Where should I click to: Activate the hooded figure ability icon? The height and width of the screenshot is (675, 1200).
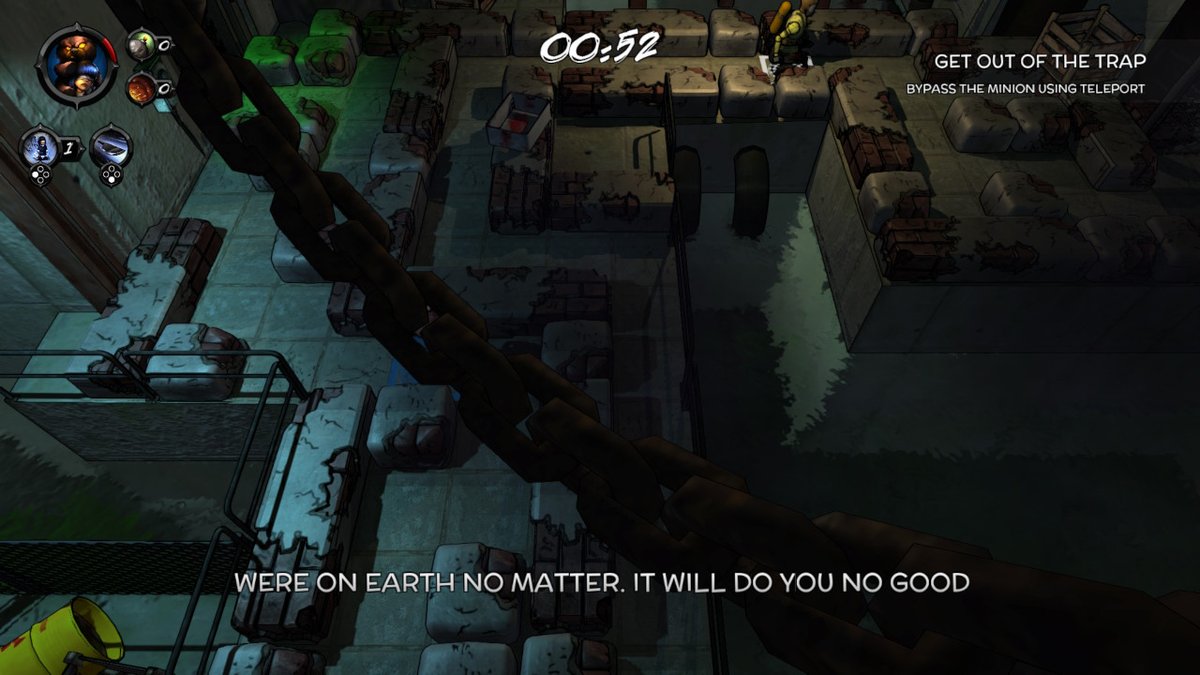(x=38, y=148)
